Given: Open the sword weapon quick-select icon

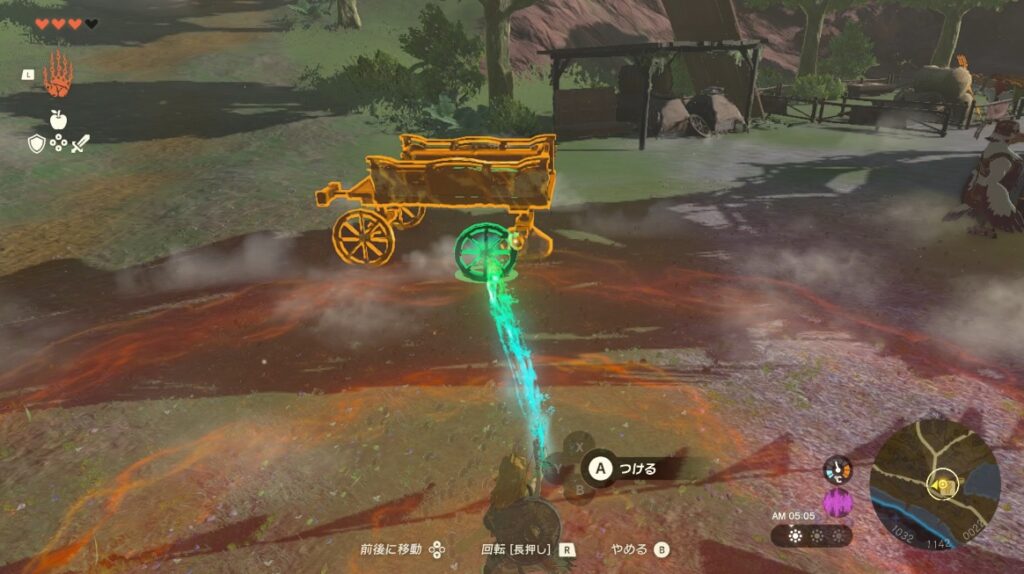Looking at the screenshot, I should coord(80,144).
